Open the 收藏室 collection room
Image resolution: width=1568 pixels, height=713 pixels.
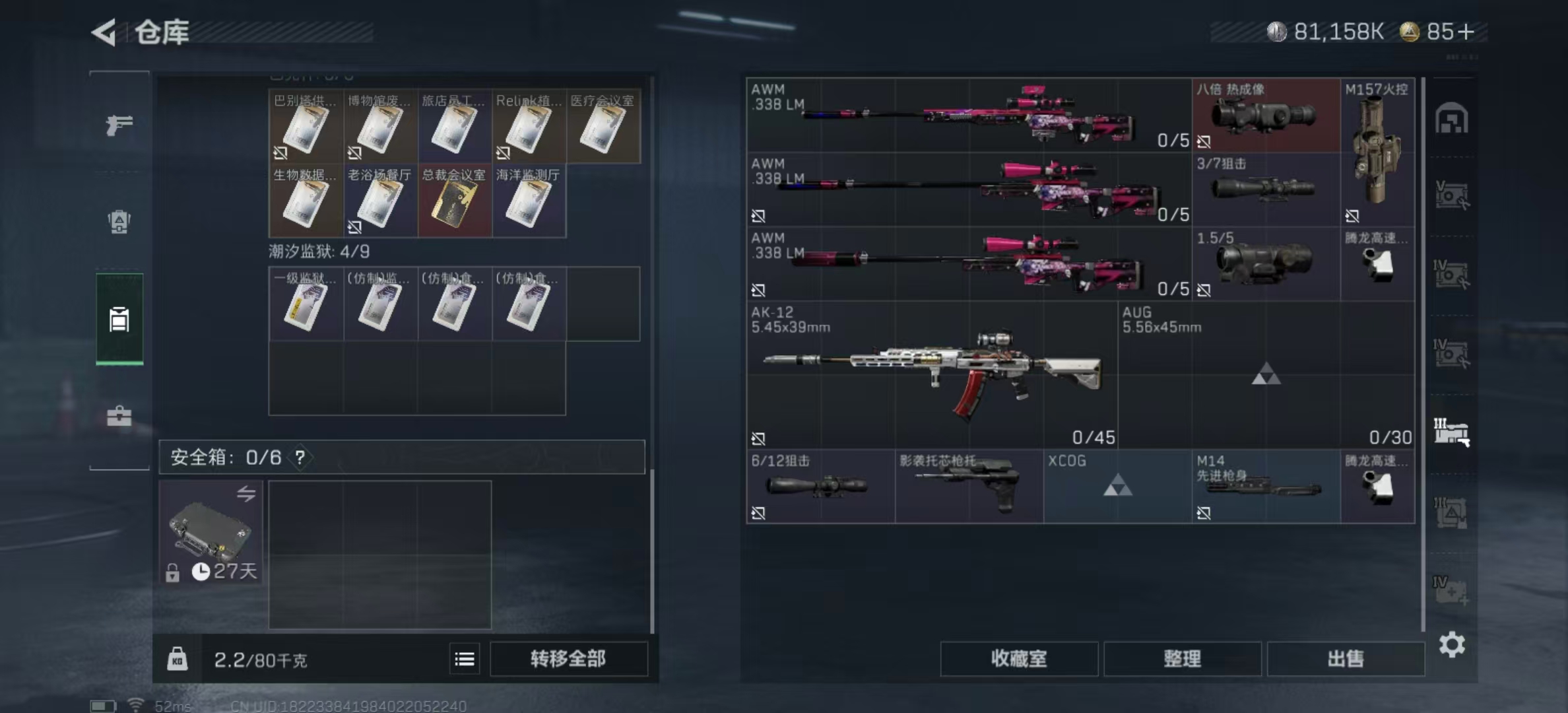[x=1018, y=658]
